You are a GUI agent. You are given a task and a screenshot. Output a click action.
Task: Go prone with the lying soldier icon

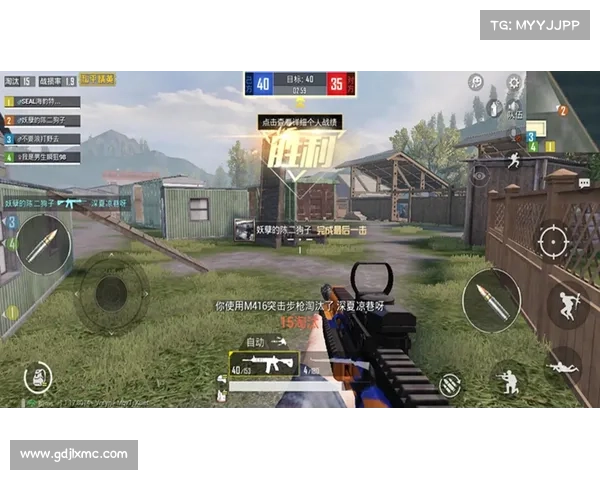pos(563,366)
